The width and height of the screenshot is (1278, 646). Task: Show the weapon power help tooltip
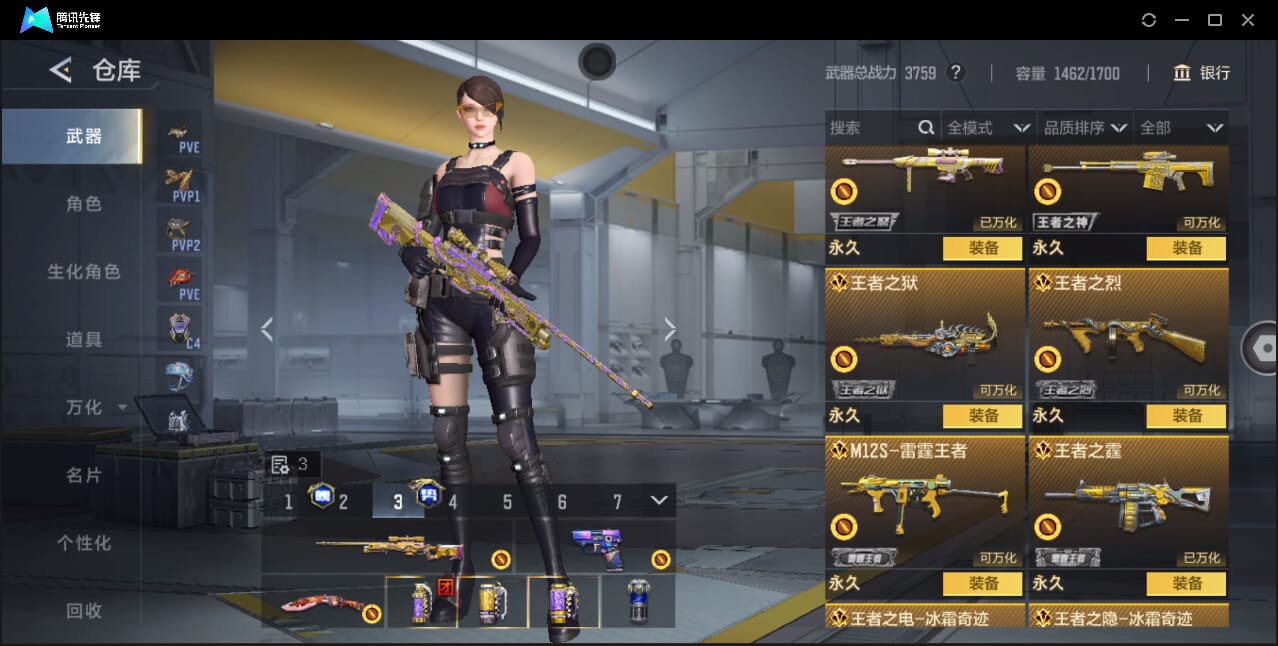point(956,73)
